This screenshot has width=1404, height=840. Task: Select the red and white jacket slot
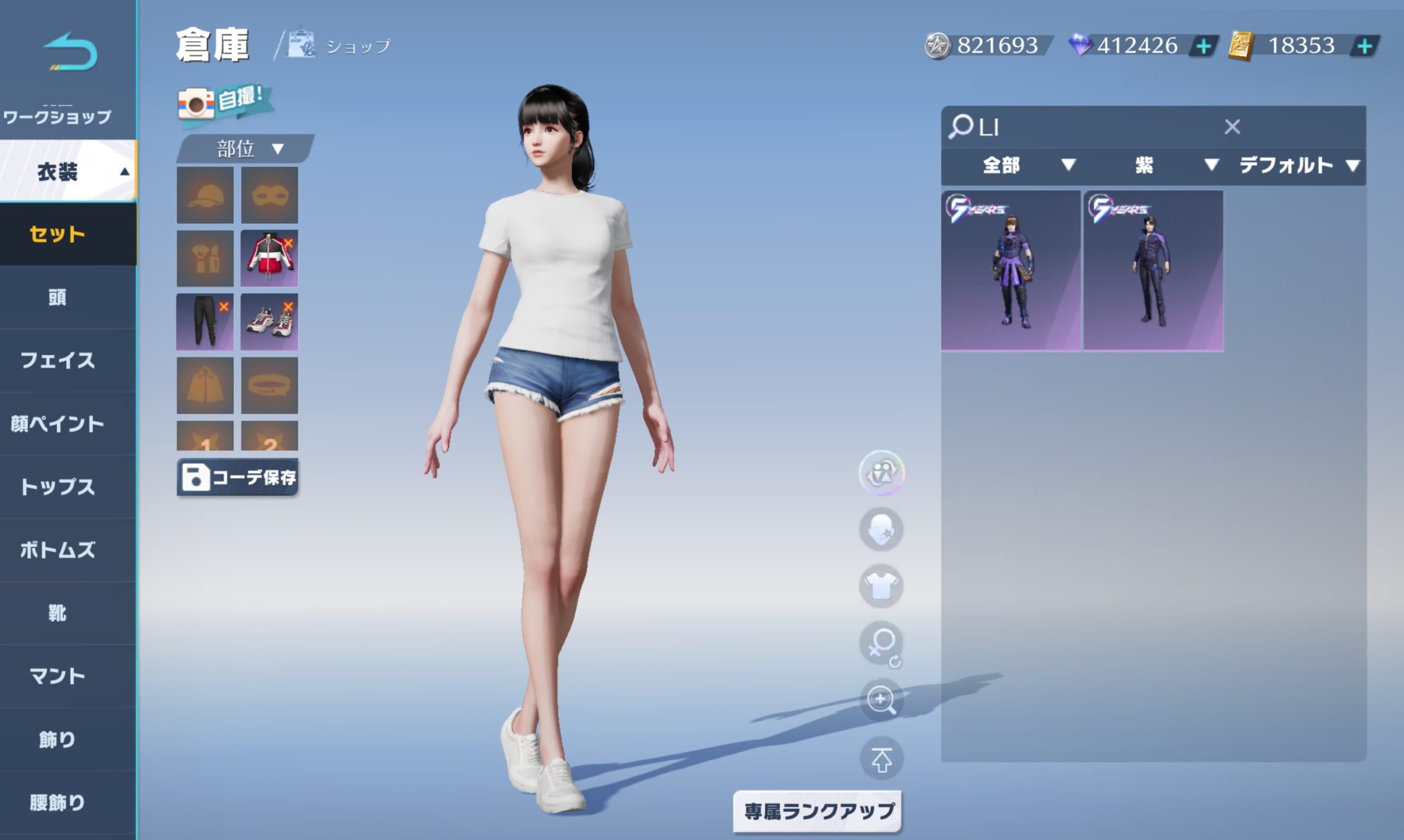coord(269,258)
